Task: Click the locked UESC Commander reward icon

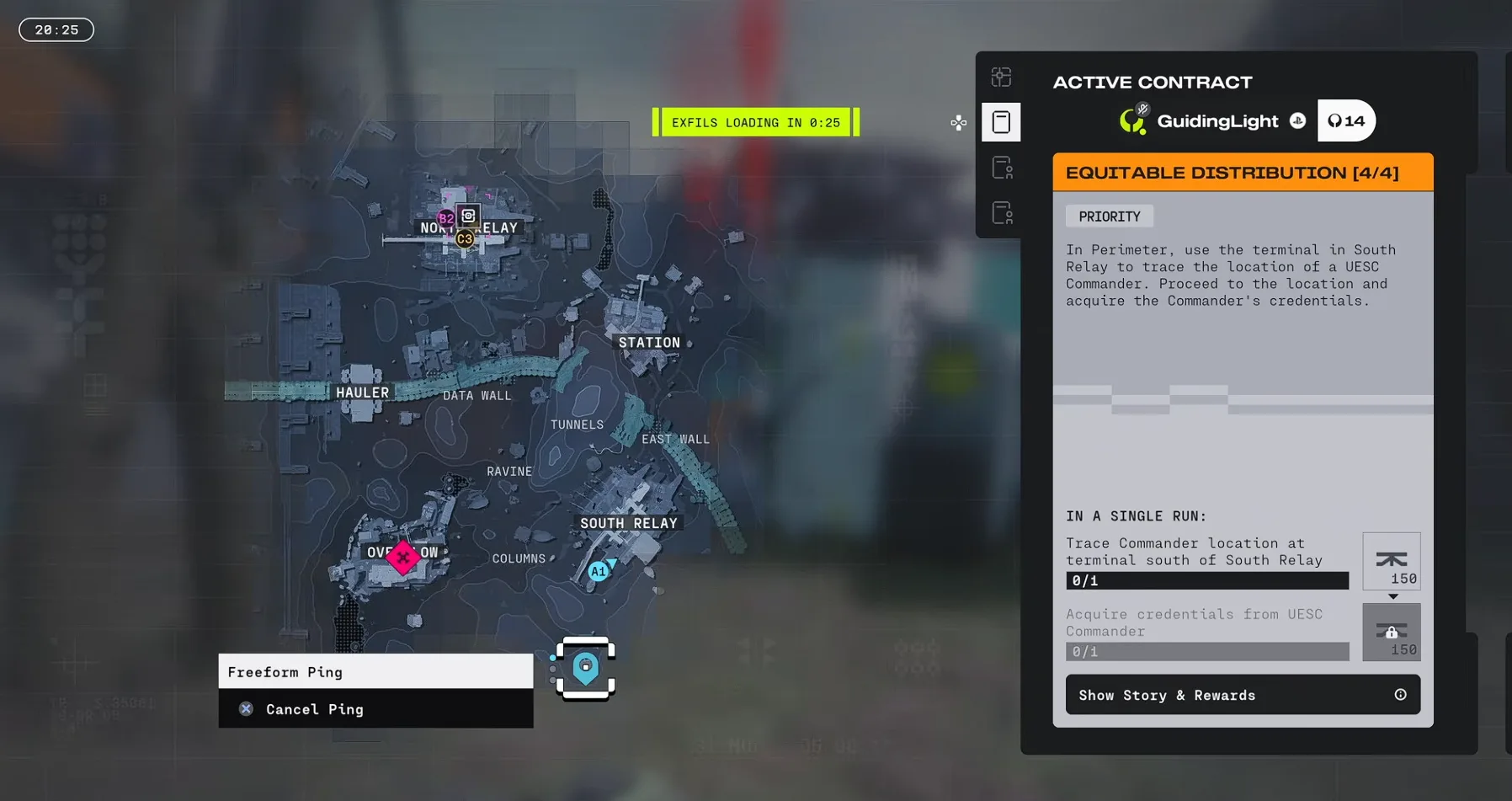Action: pyautogui.click(x=1391, y=632)
